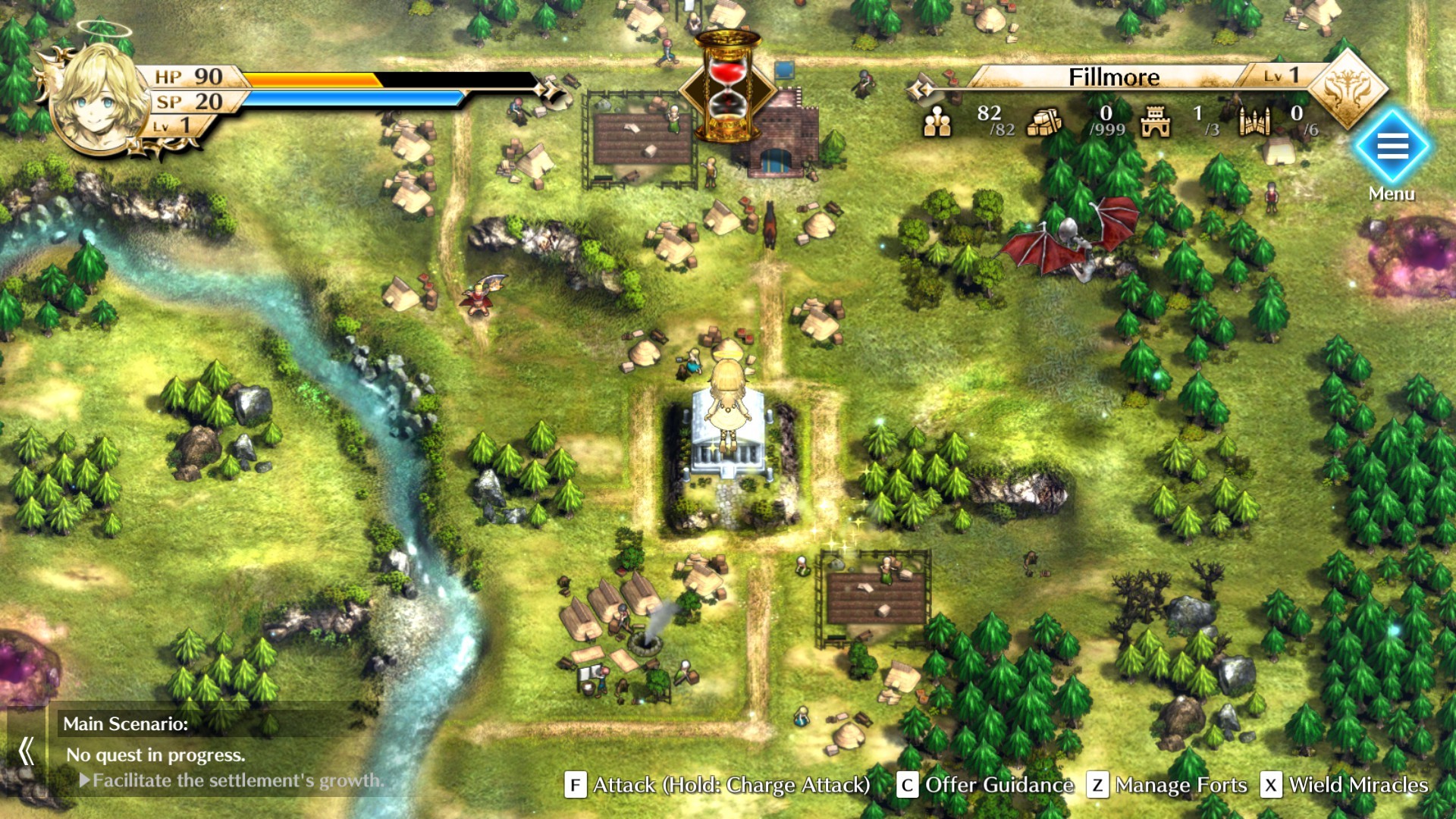
Task: Select the Fillmore settlement name banner
Action: 1114,77
